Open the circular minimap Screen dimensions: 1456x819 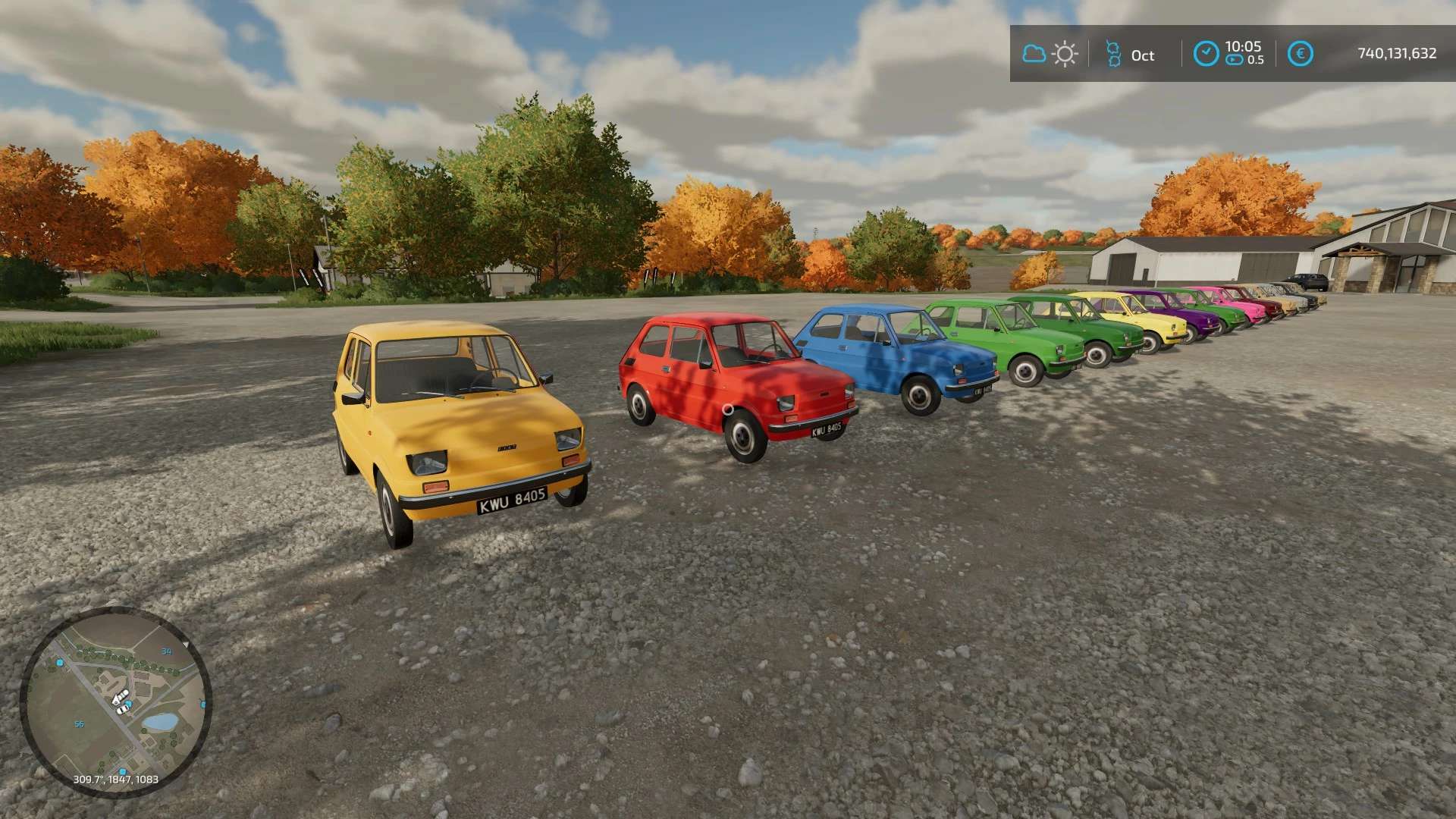[x=116, y=701]
